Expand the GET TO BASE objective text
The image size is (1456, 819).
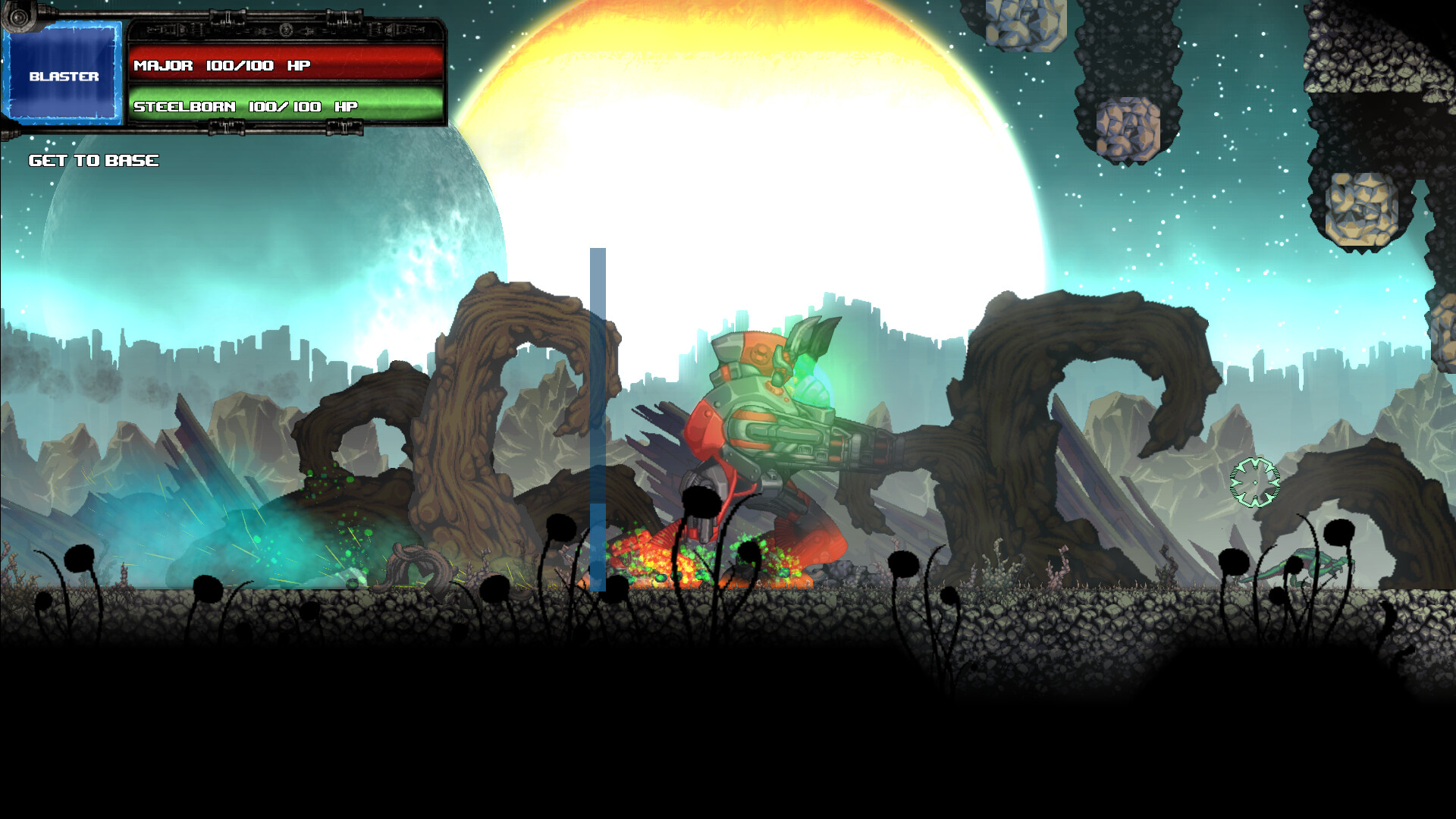93,160
